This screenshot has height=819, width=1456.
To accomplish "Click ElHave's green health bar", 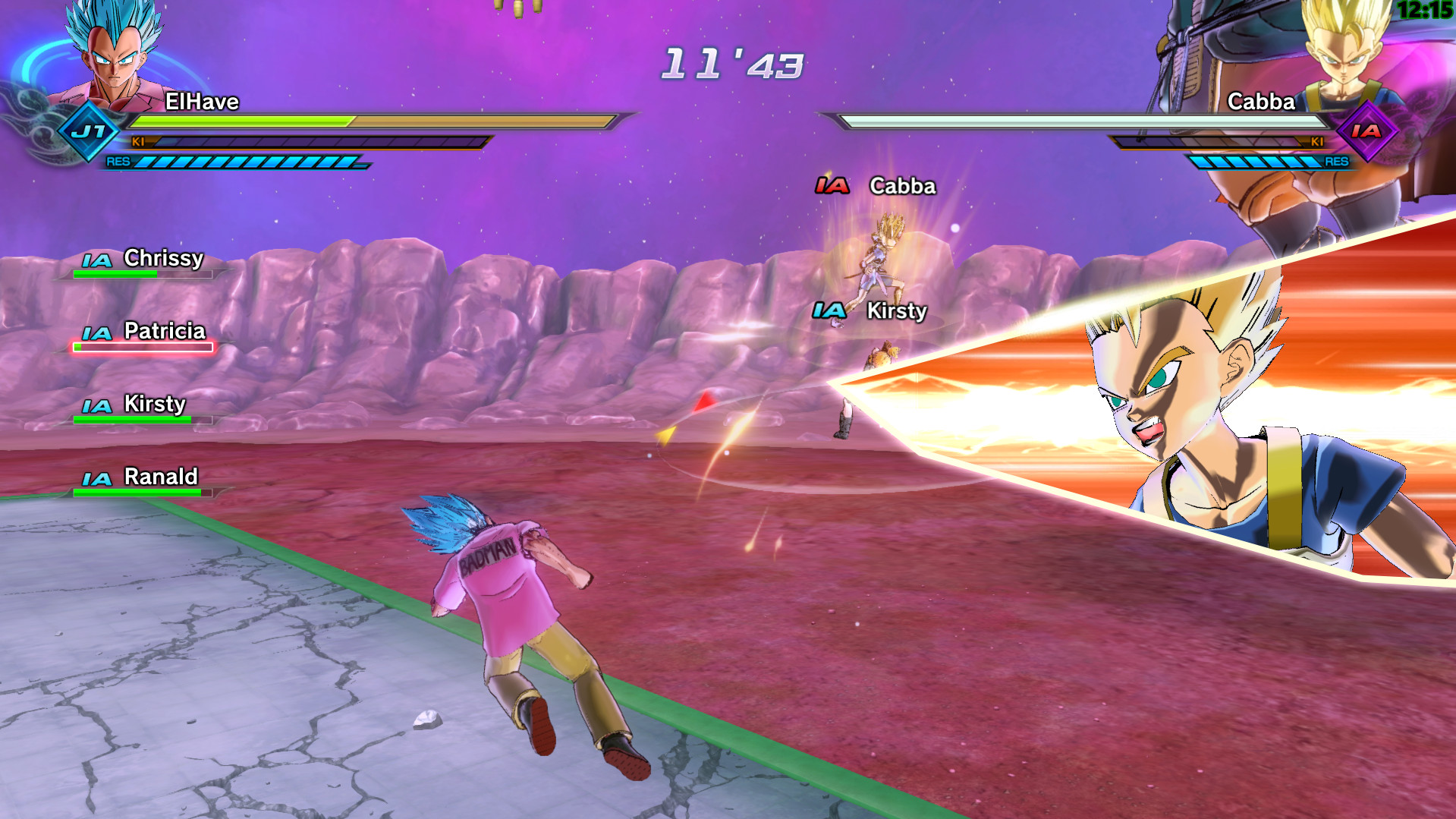I will click(239, 120).
